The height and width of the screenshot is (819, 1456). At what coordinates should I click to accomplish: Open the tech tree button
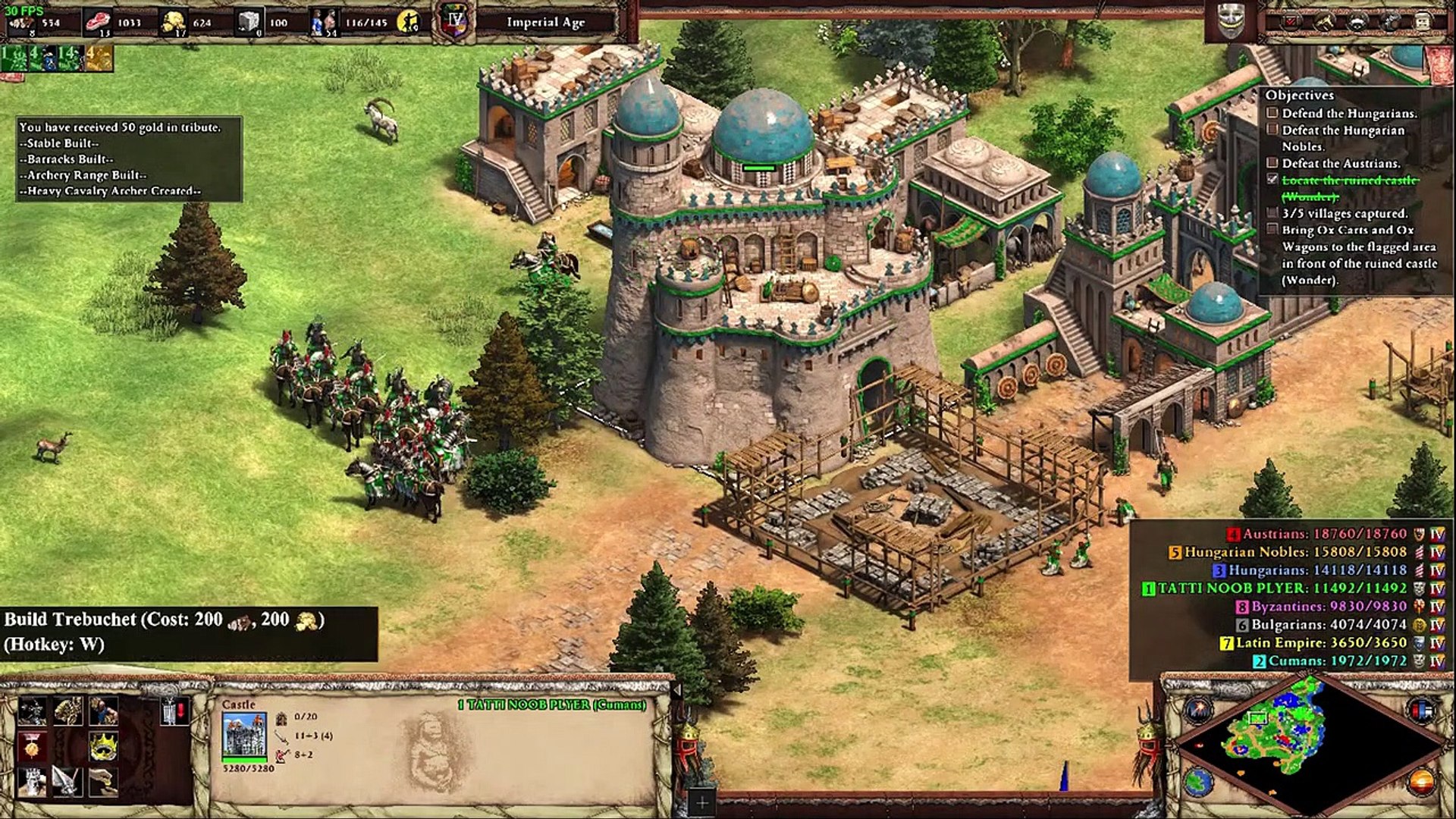[1325, 22]
